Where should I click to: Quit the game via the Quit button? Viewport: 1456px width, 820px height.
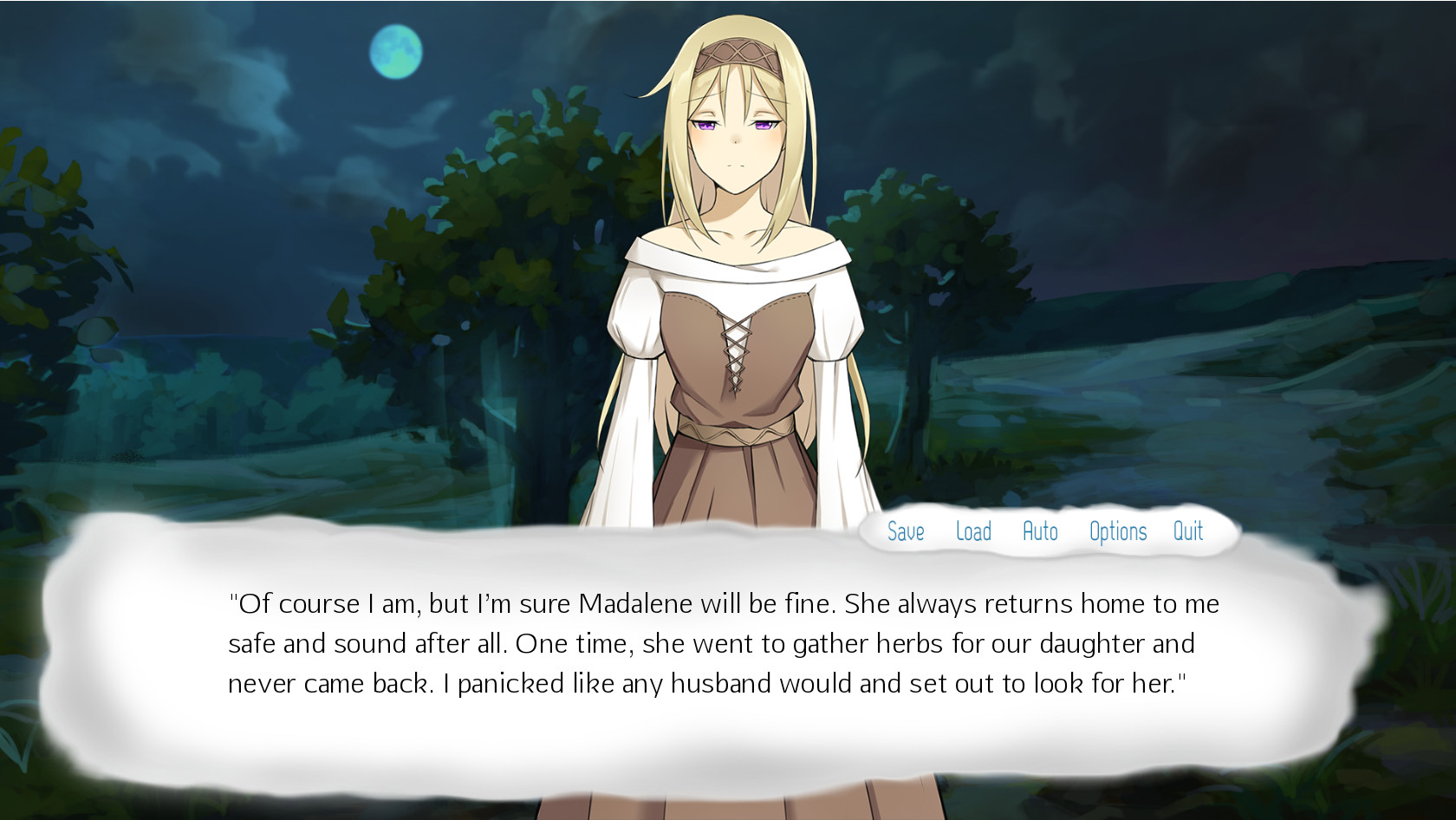(x=1188, y=531)
